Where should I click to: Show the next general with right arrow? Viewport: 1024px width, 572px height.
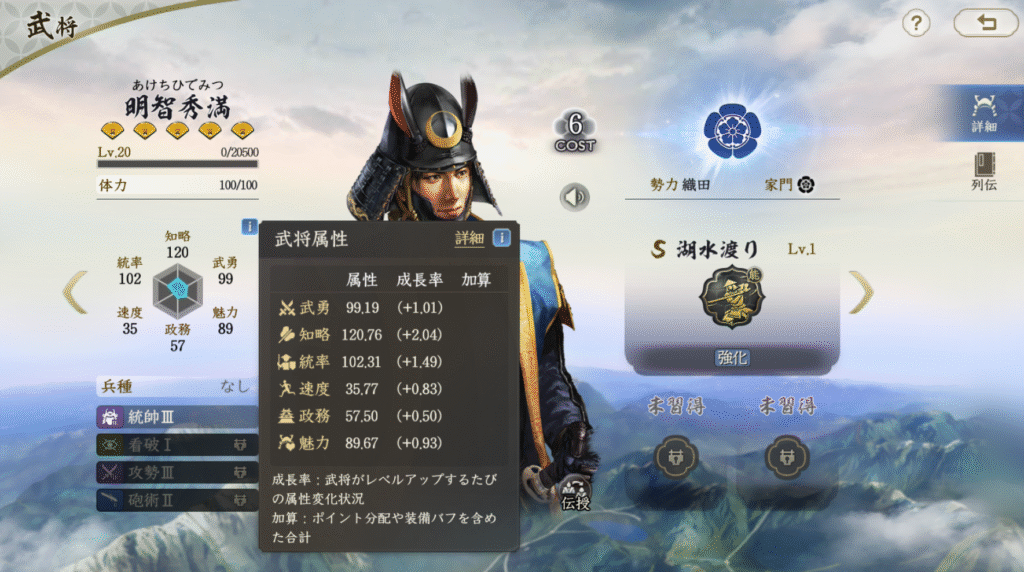pyautogui.click(x=861, y=292)
